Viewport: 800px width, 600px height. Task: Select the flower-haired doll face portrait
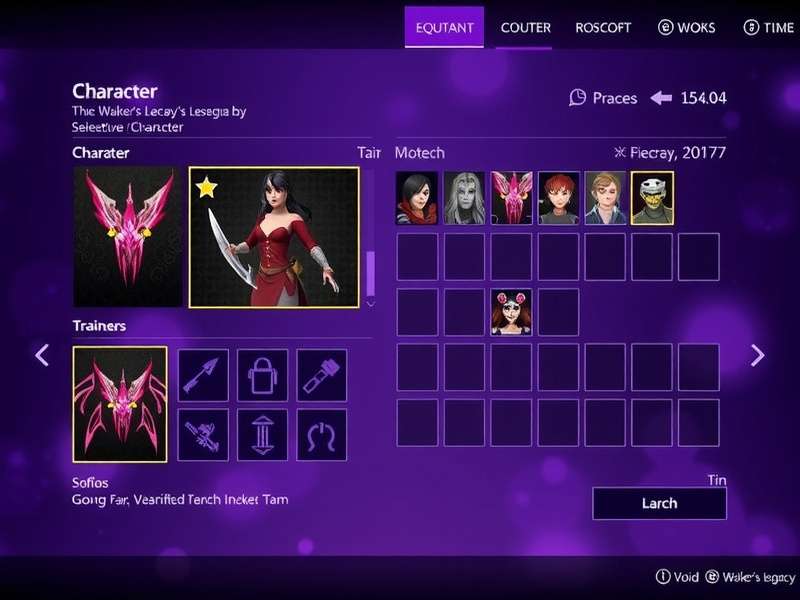click(x=511, y=312)
